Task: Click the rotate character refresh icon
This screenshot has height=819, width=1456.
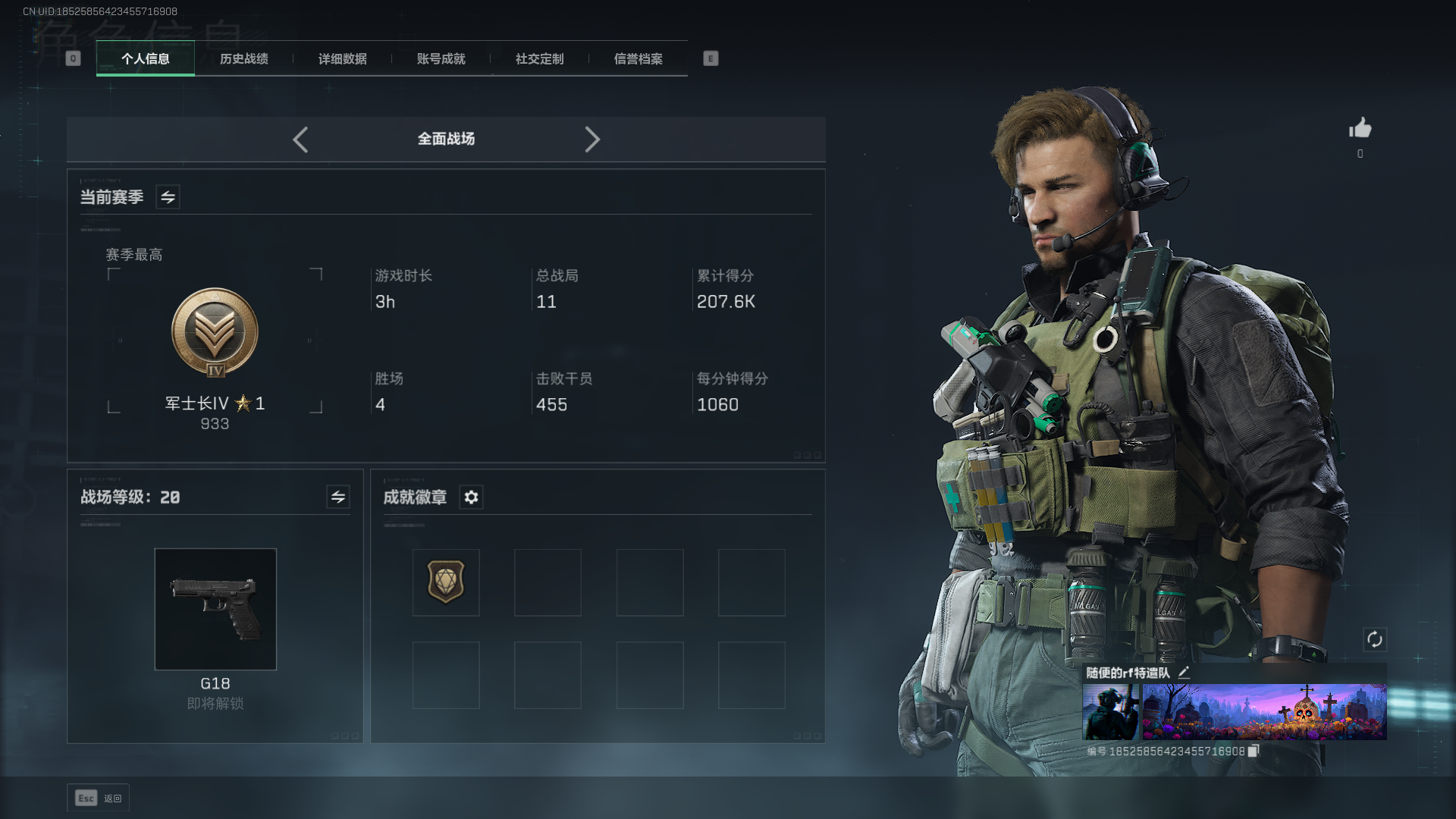Action: (x=1374, y=639)
